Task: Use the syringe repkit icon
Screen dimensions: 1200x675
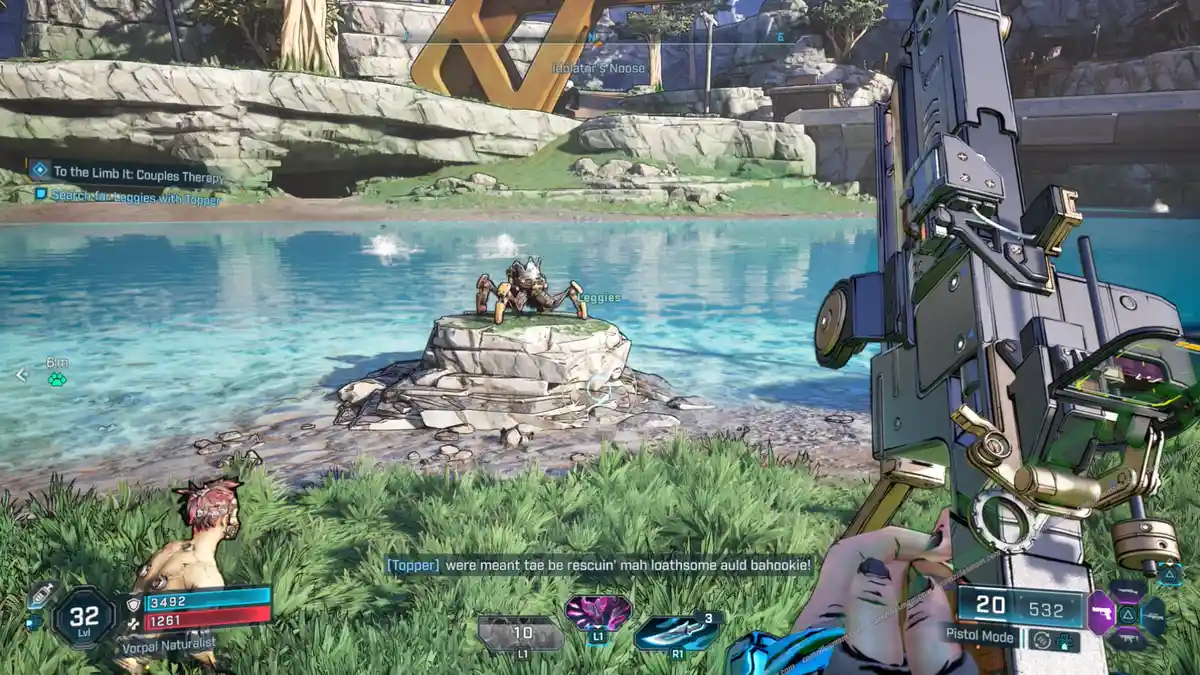Action: tap(39, 594)
